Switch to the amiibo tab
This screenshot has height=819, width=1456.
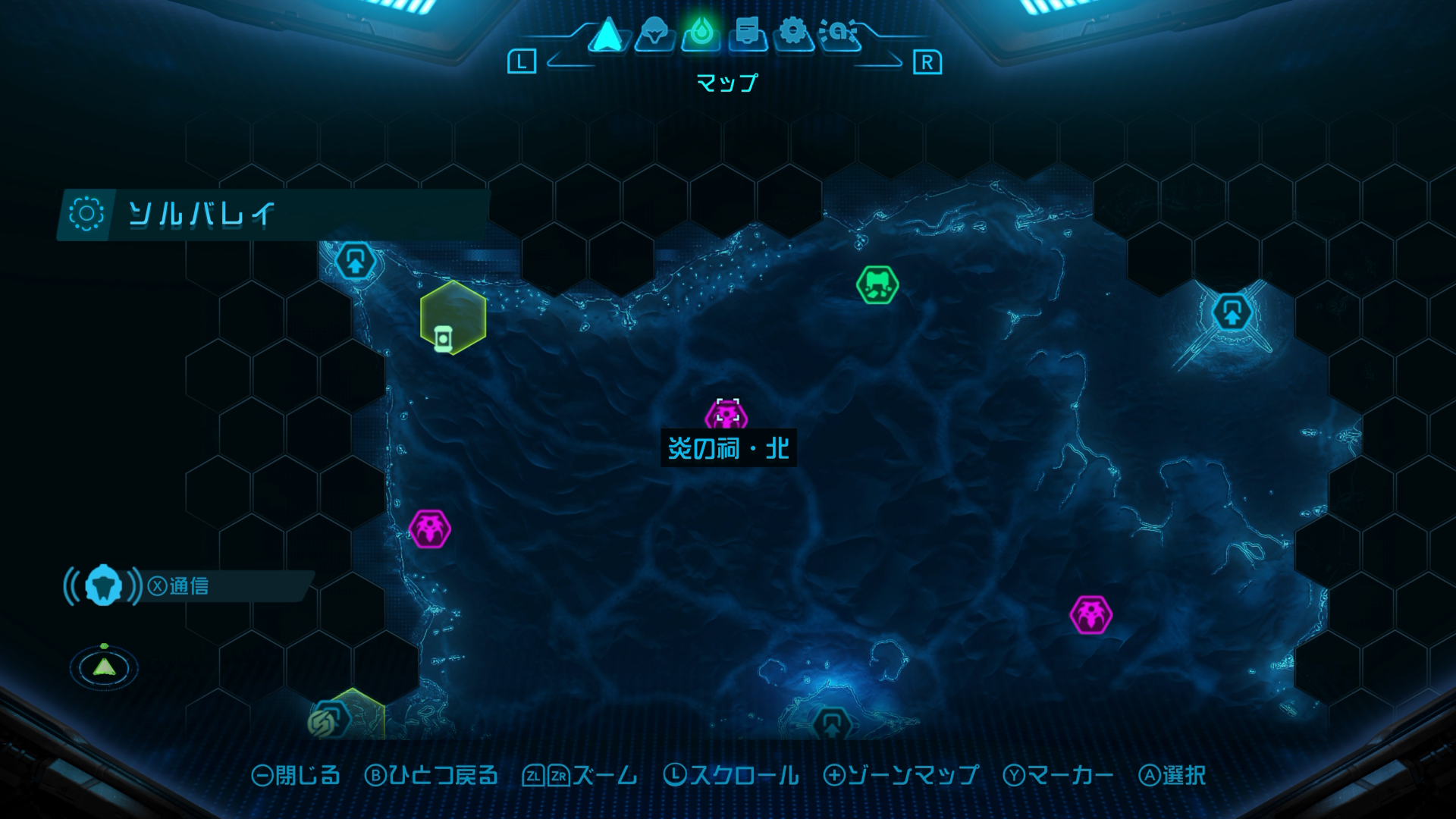(839, 34)
